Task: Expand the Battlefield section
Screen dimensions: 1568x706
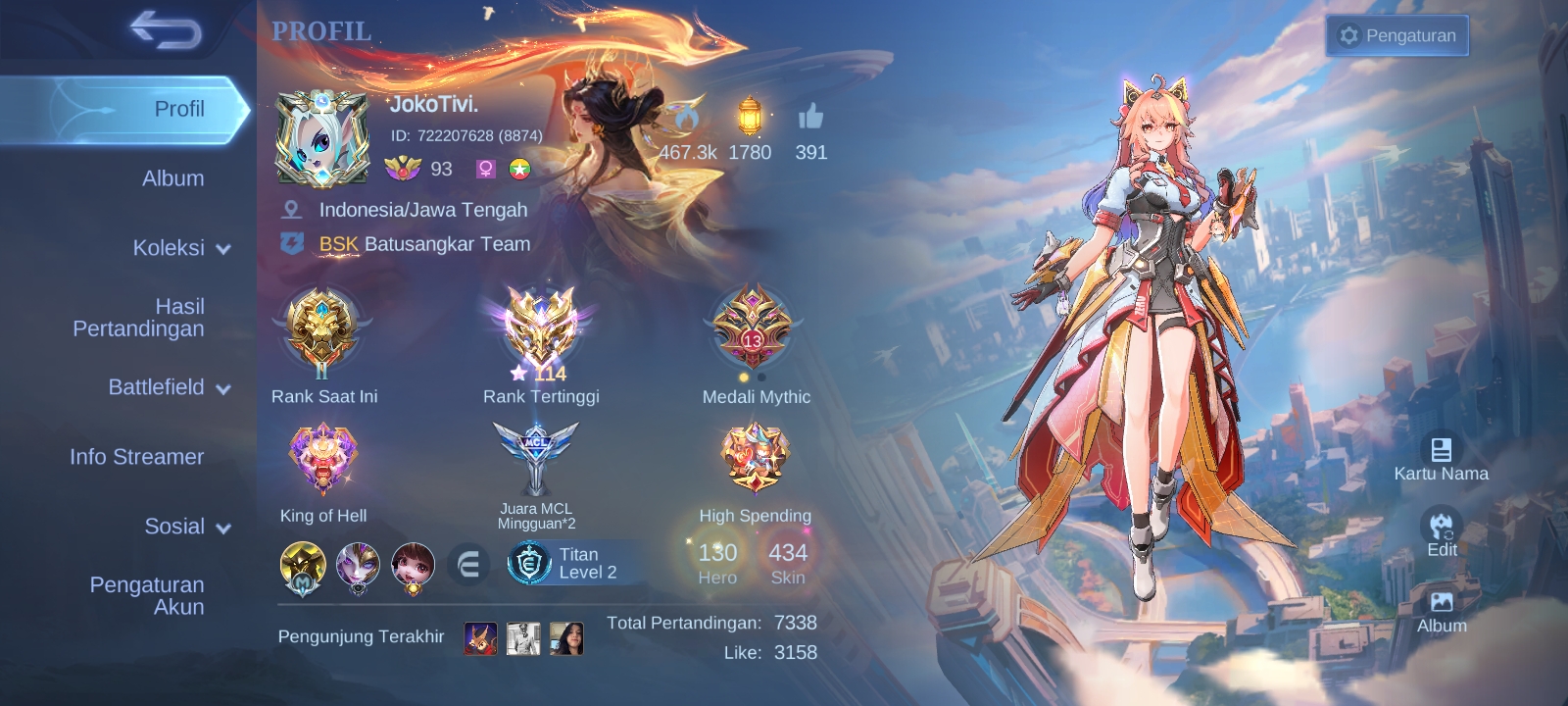Action: click(169, 387)
